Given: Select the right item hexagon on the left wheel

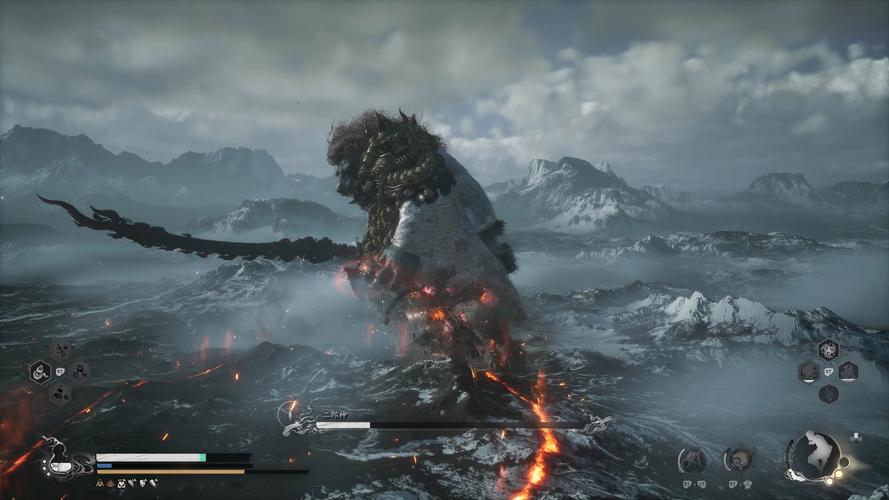Looking at the screenshot, I should pos(80,372).
